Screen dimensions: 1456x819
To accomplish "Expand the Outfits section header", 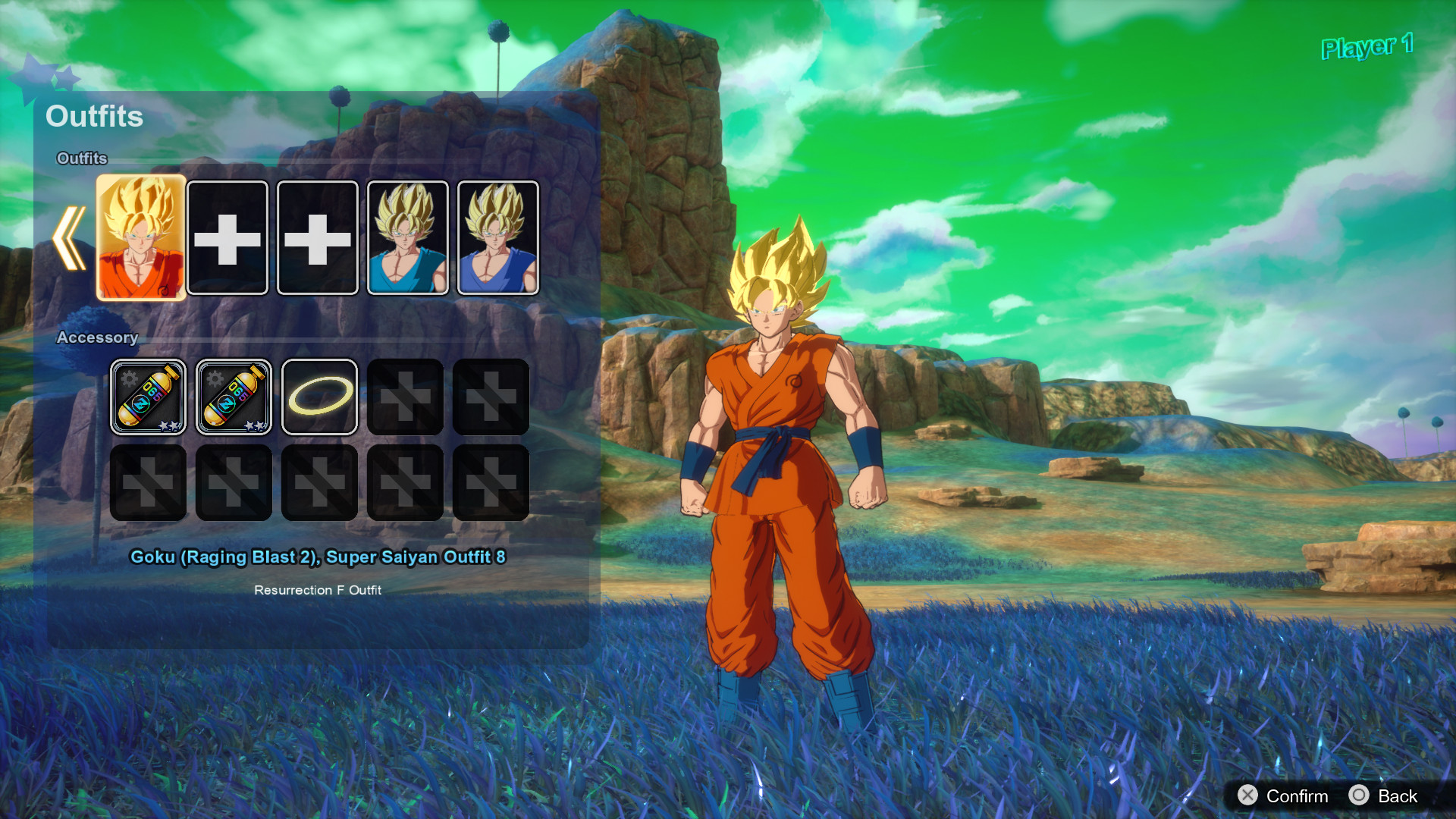I will pos(82,159).
